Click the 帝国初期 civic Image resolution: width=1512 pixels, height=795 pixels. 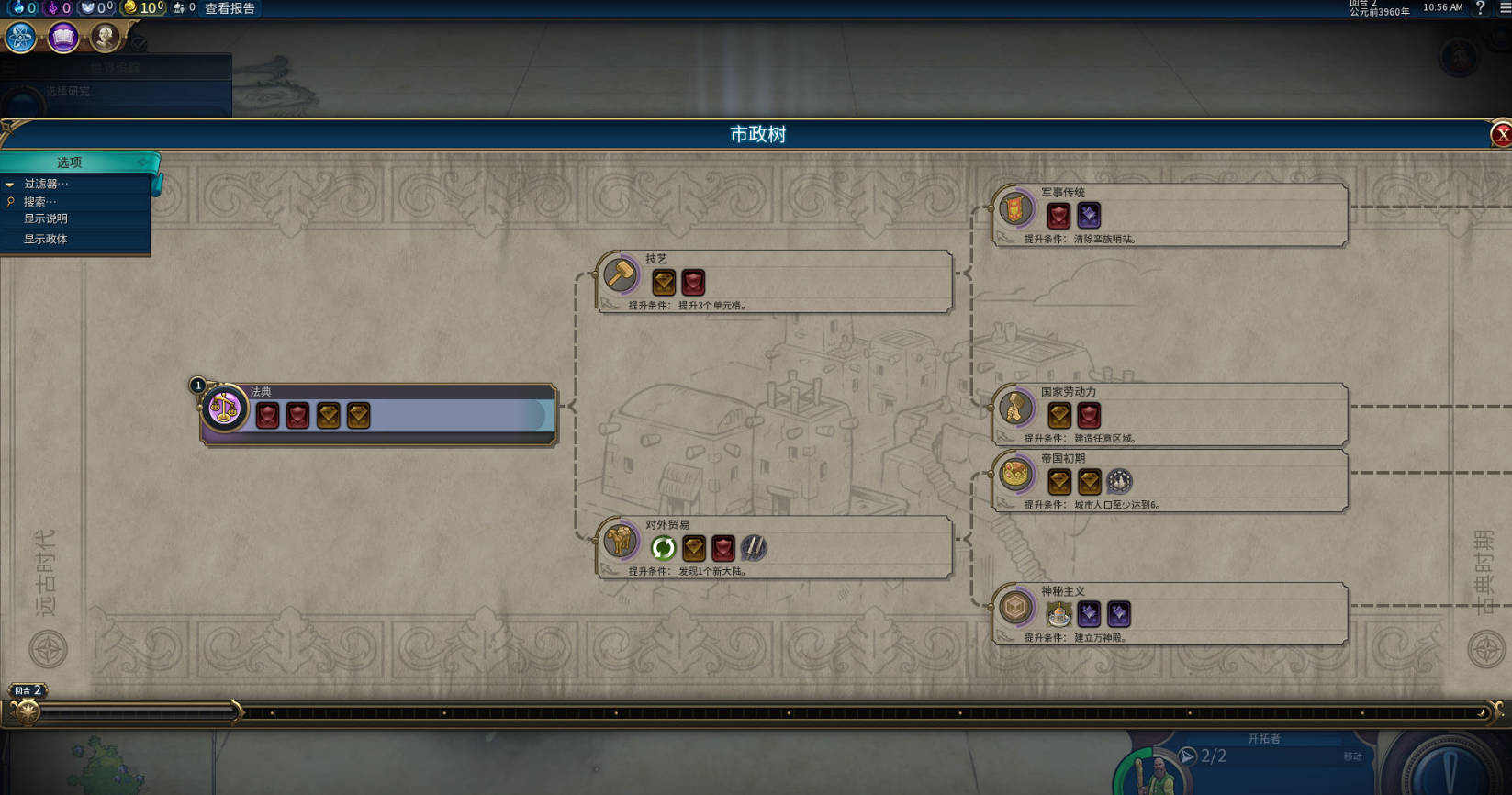[1170, 480]
